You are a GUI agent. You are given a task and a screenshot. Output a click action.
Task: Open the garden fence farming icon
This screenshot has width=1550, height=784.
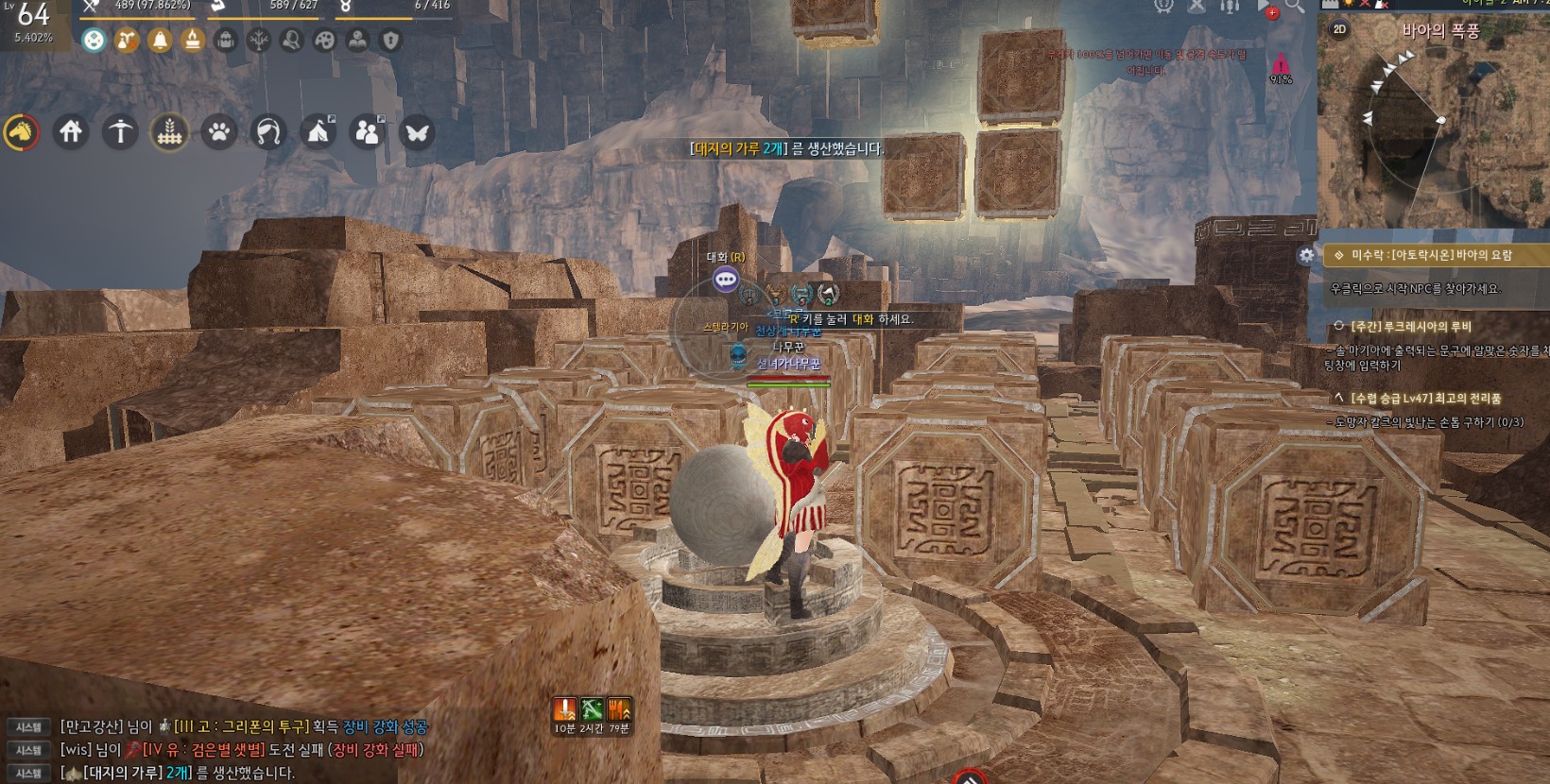pyautogui.click(x=169, y=132)
